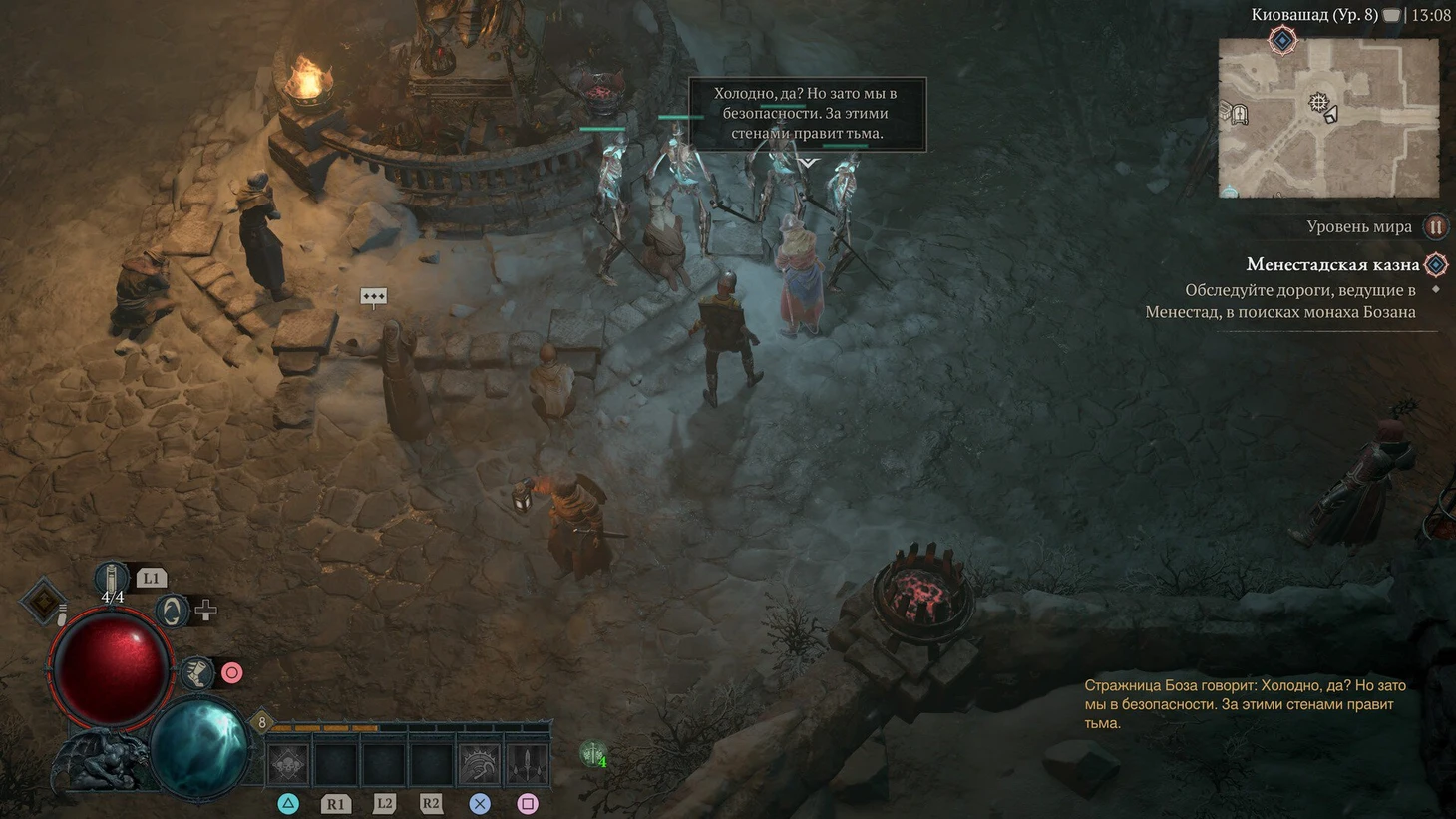Open the minimap in the top-right corner
The image size is (1456, 819).
pos(1327,118)
